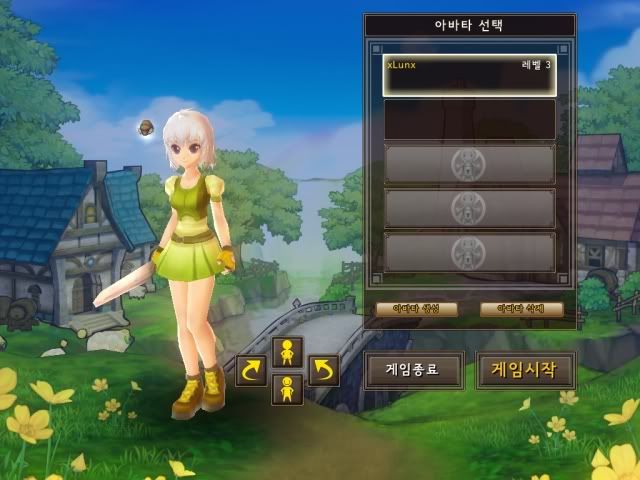Rotate character with the left-pointing curved arrow
This screenshot has width=640, height=480.
(323, 370)
